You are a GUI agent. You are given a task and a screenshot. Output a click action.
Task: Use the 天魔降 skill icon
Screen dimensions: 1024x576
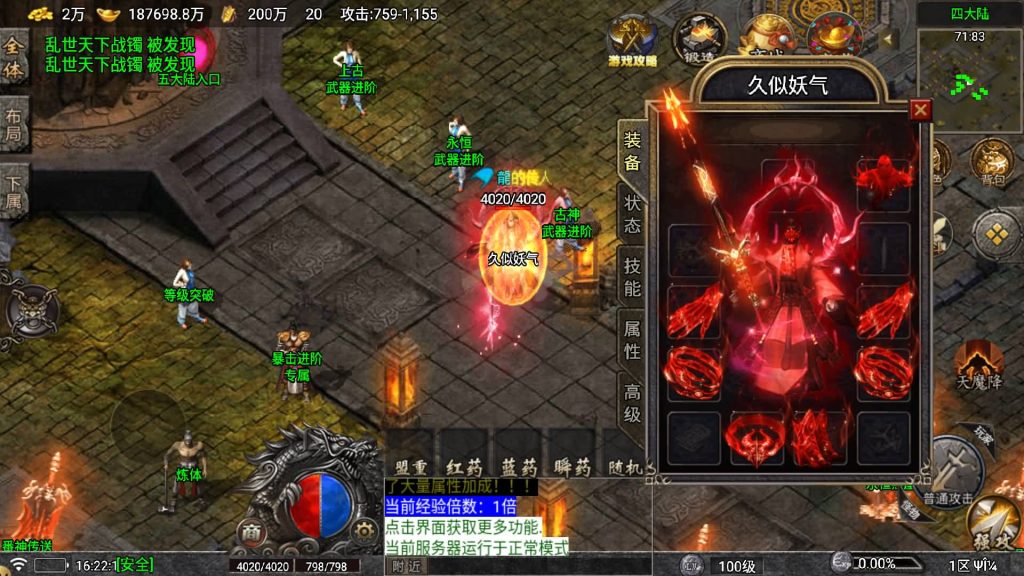978,364
